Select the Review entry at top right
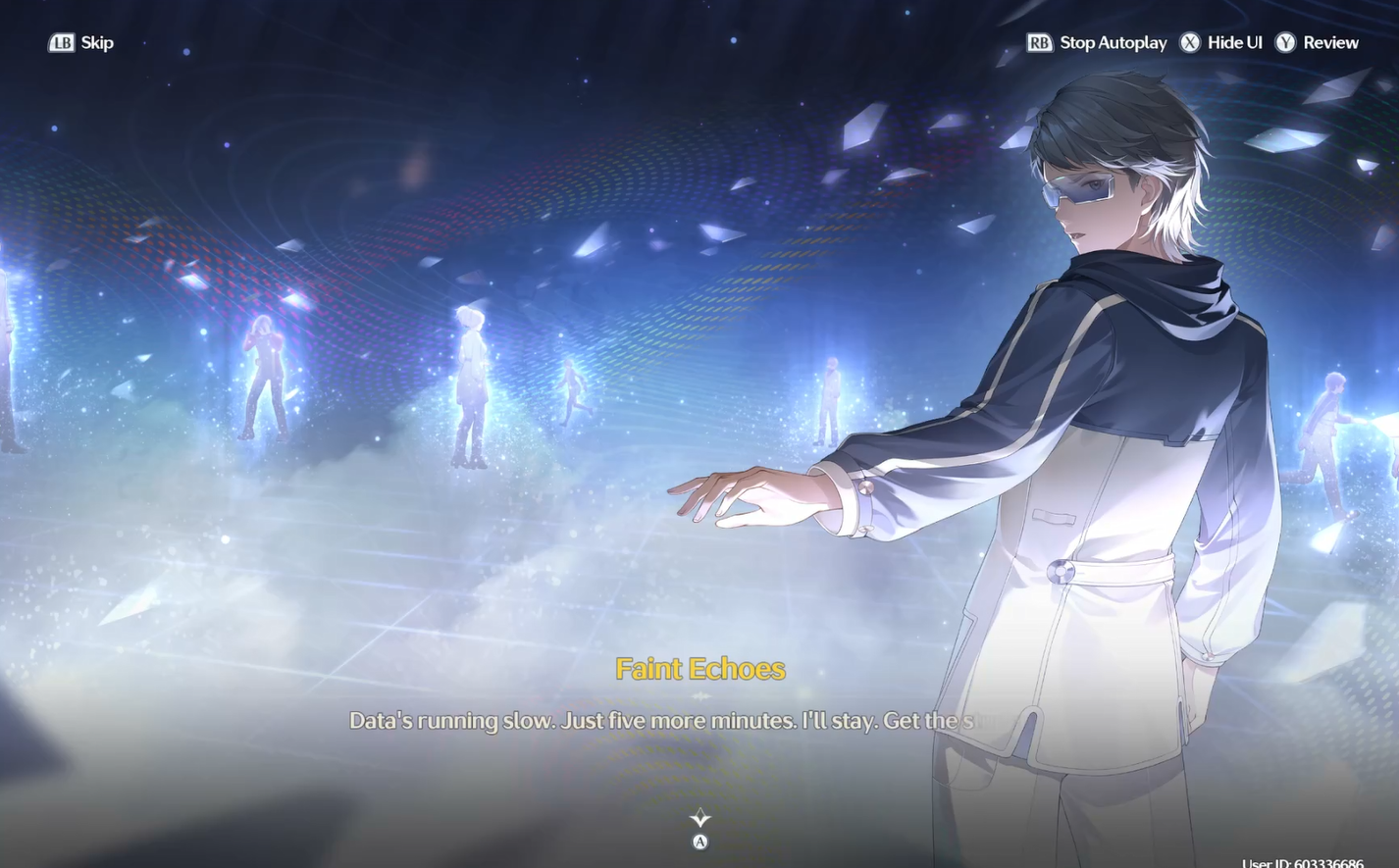Viewport: 1399px width, 868px height. point(1330,43)
